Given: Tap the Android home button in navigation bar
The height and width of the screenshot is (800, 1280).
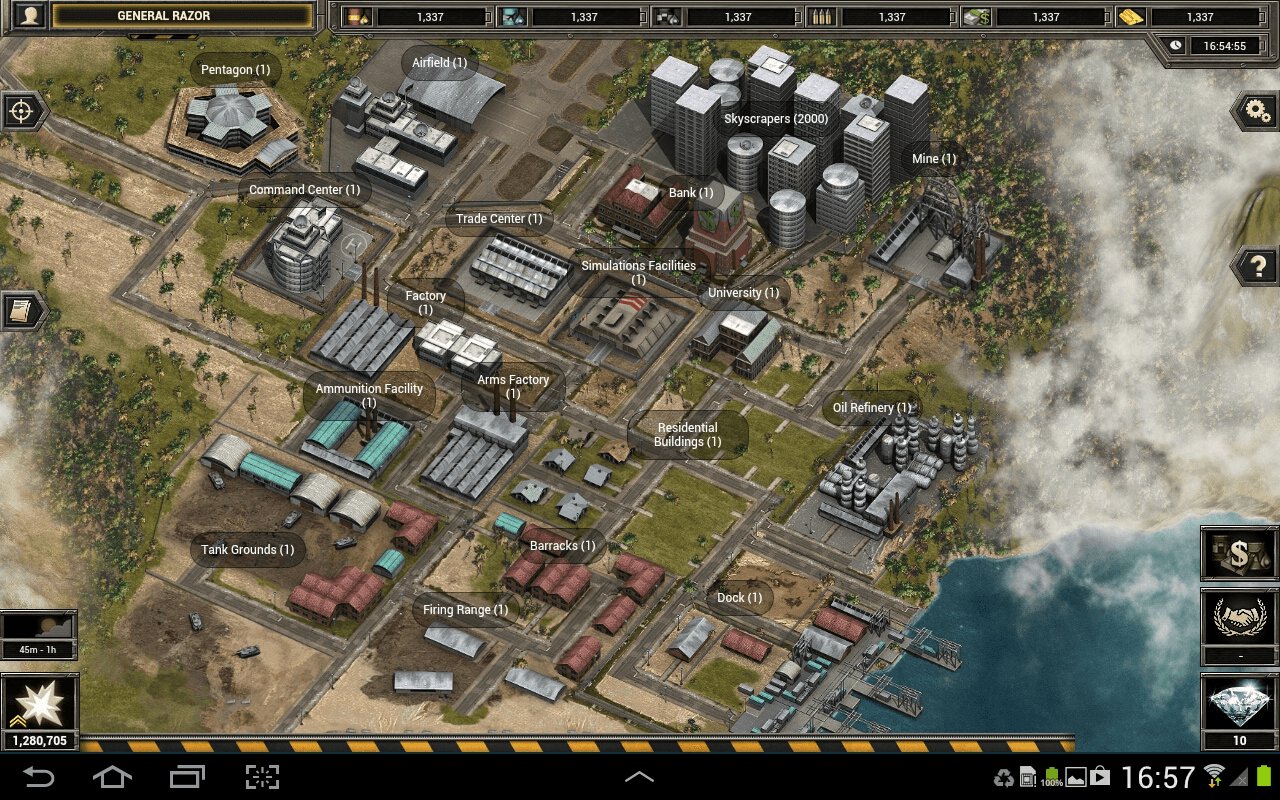Looking at the screenshot, I should coord(112,776).
